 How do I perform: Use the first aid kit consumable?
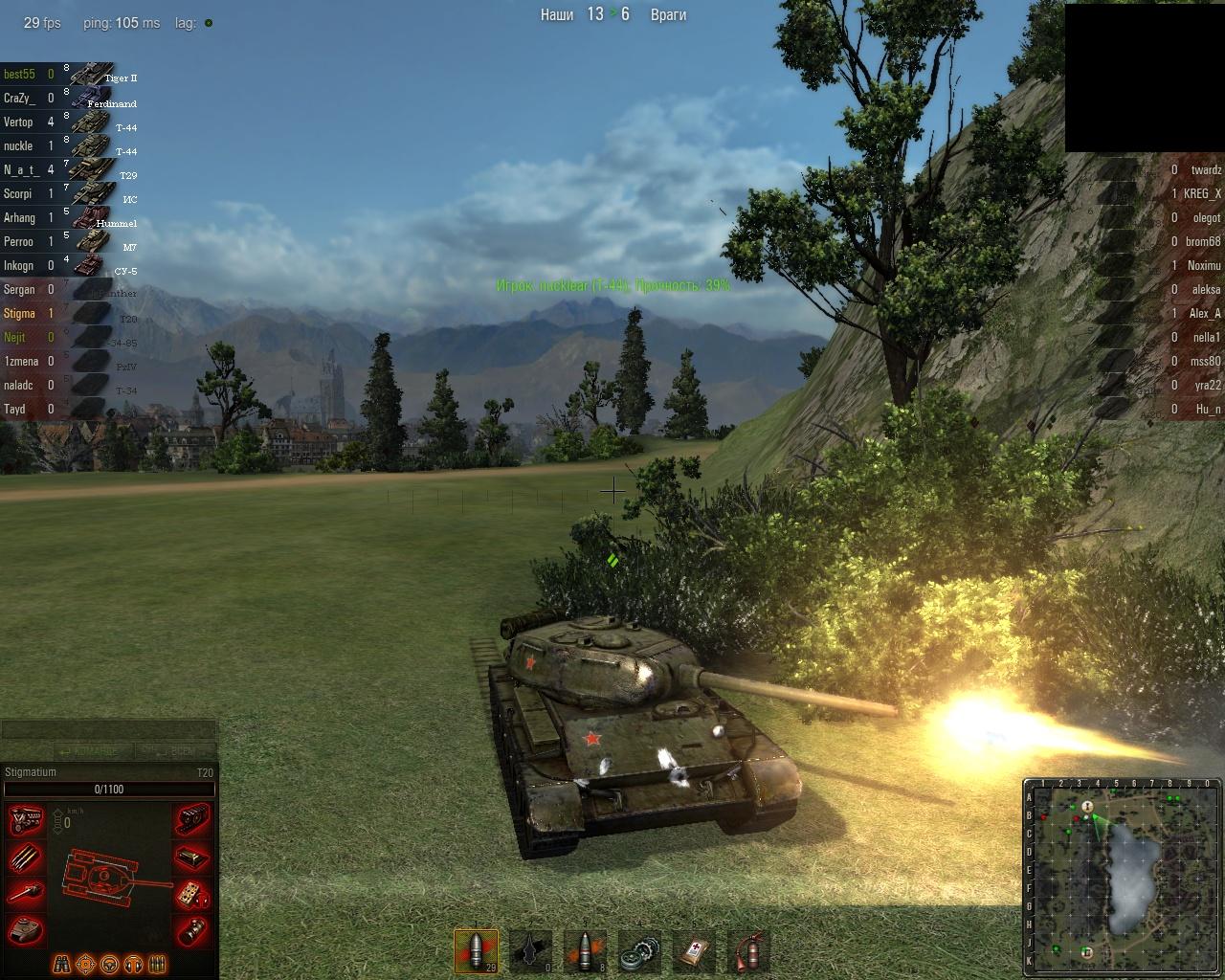coord(694,951)
